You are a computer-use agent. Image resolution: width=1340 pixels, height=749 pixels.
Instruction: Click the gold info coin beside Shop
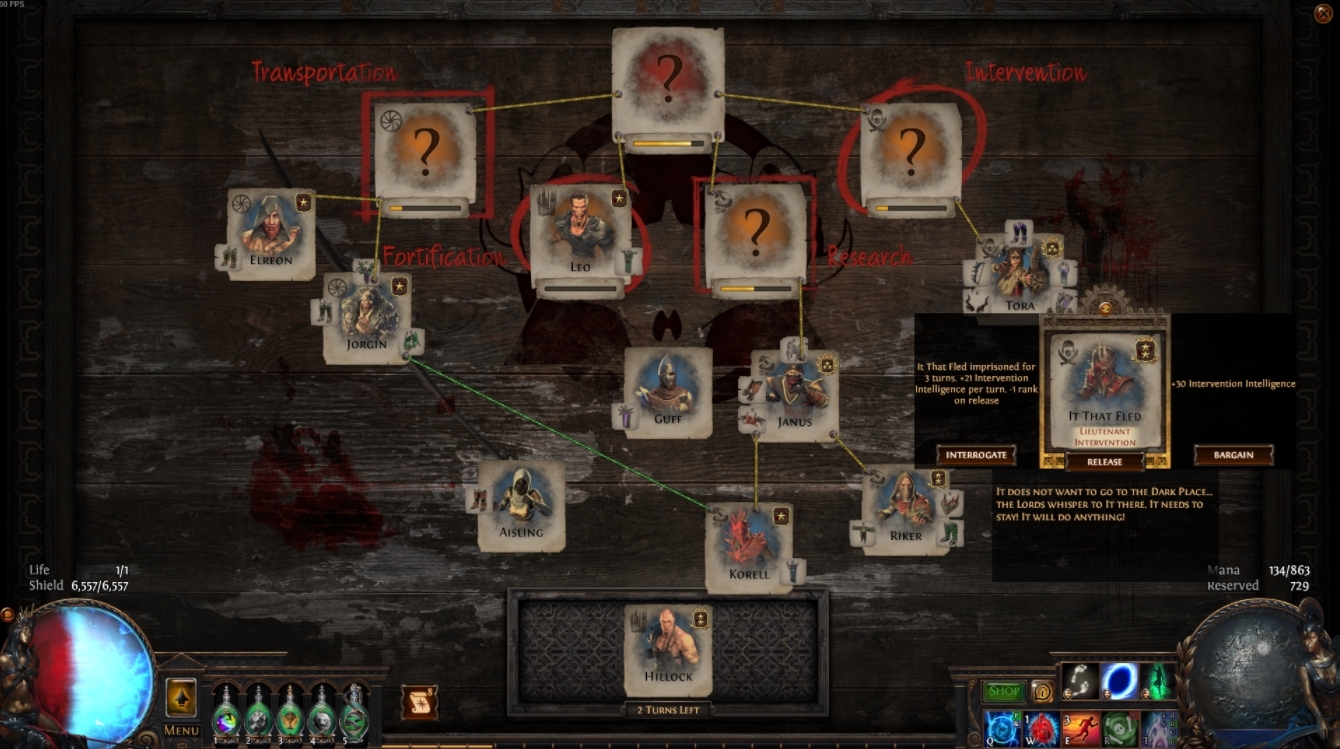[1042, 691]
